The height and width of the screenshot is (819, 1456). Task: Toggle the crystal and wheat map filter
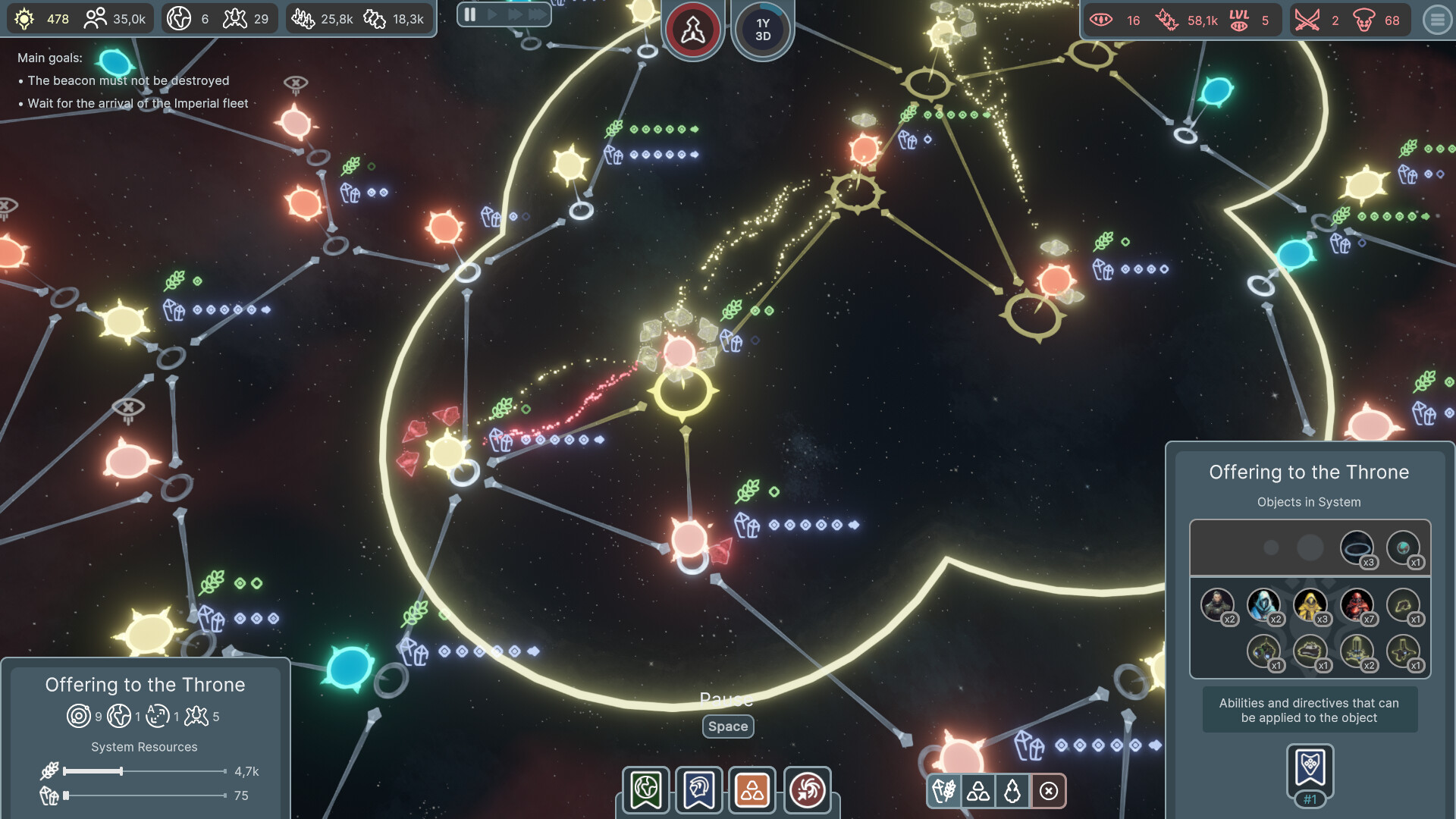click(x=945, y=792)
